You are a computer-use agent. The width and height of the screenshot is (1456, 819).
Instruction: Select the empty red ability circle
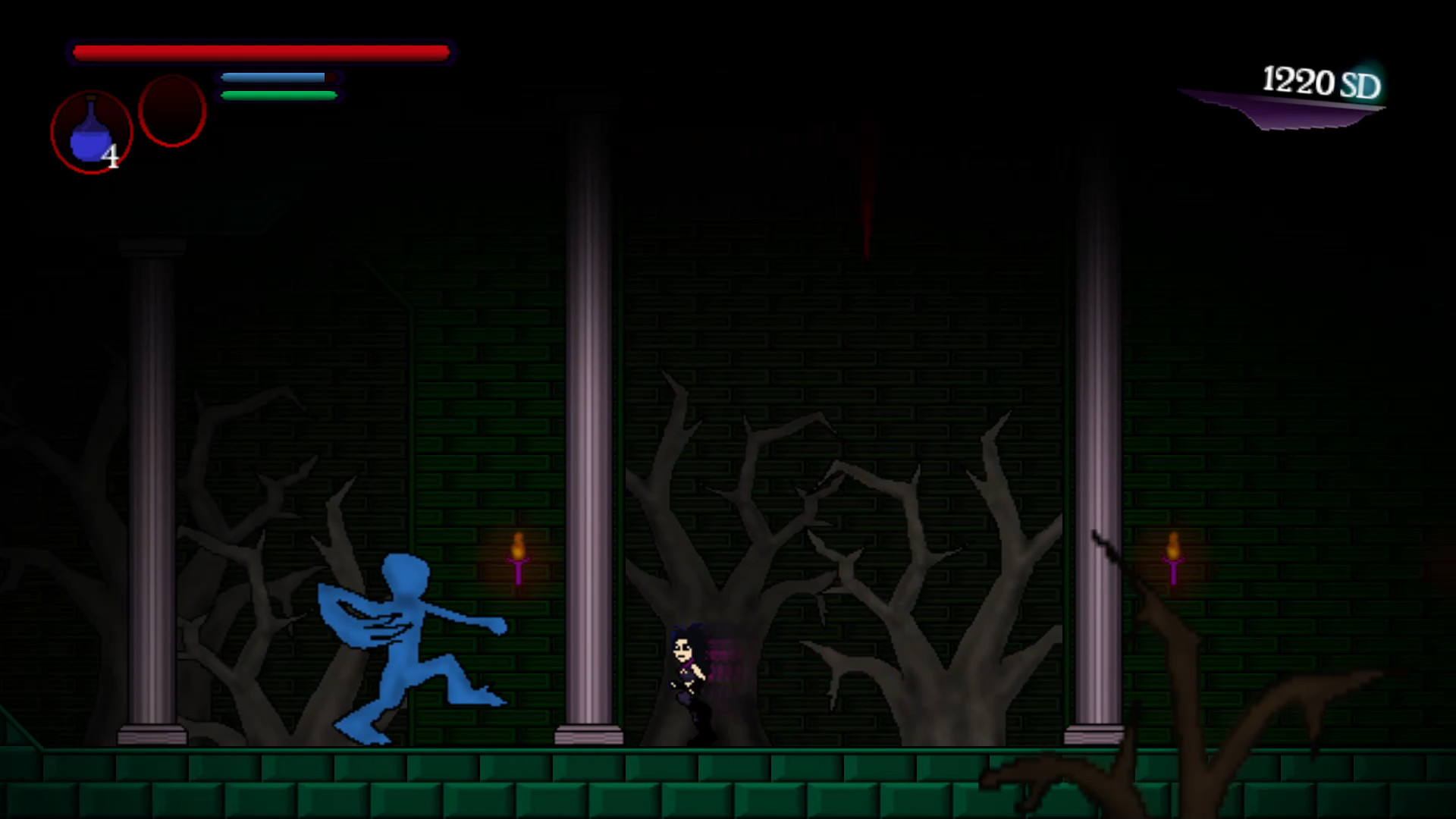click(171, 110)
